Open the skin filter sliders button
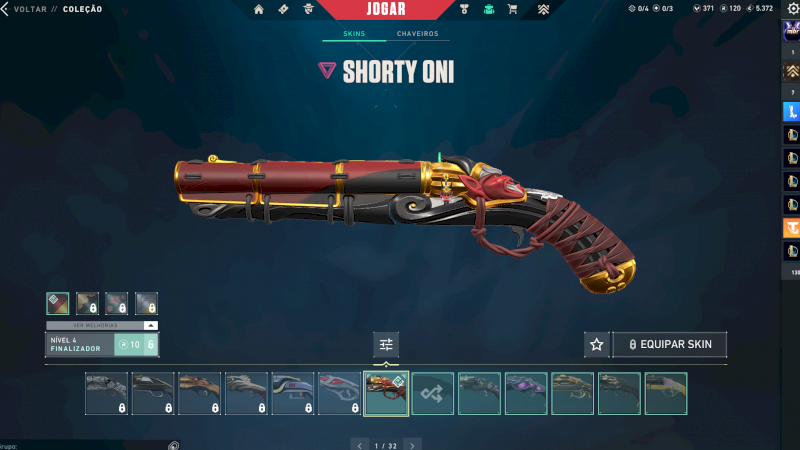Image resolution: width=800 pixels, height=450 pixels. point(386,344)
